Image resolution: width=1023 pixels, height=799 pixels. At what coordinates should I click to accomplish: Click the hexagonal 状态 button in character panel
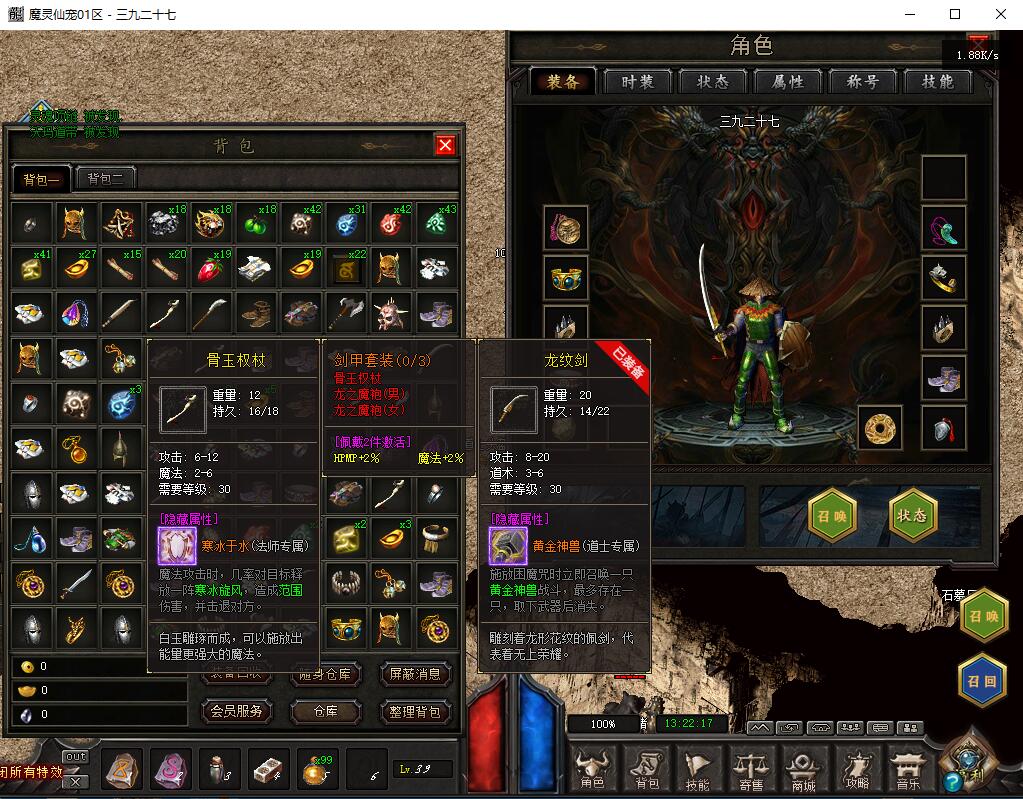coord(912,515)
